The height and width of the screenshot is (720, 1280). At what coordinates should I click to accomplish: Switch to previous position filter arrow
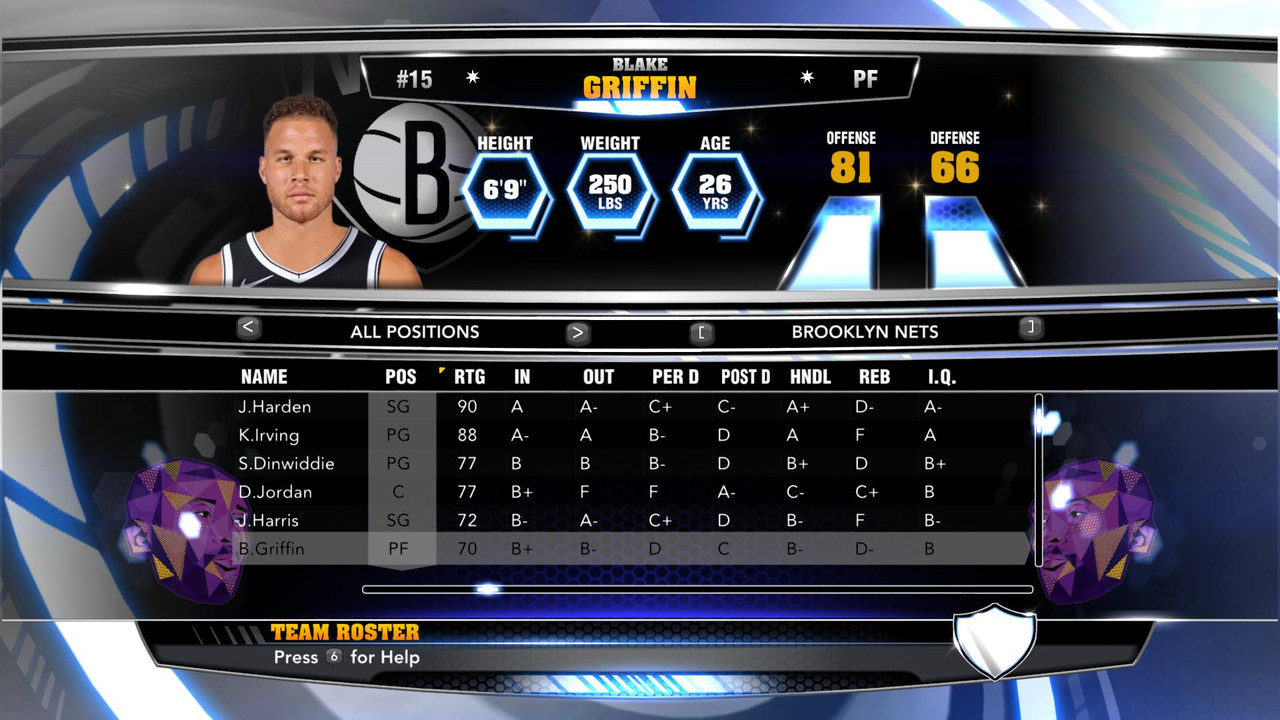point(249,327)
